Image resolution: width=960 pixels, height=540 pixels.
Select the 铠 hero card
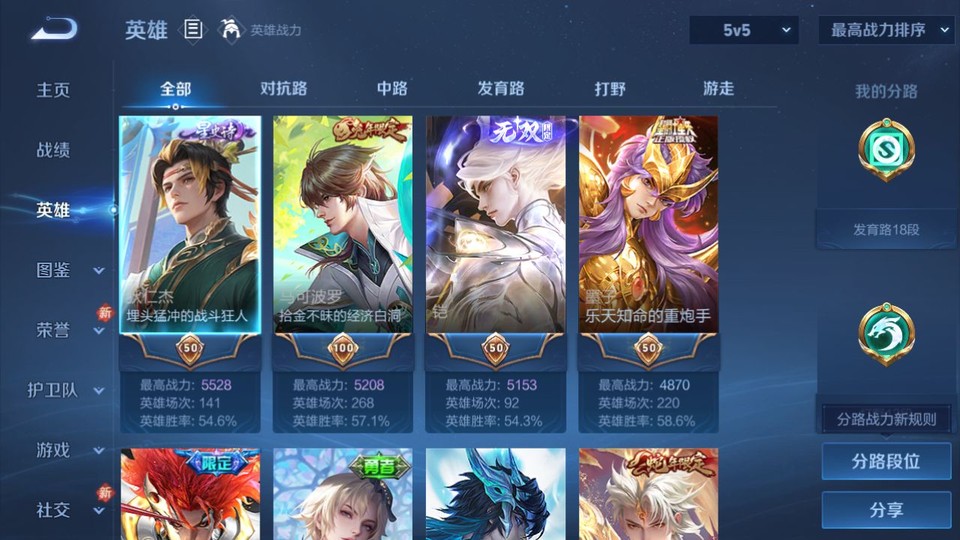[x=496, y=230]
